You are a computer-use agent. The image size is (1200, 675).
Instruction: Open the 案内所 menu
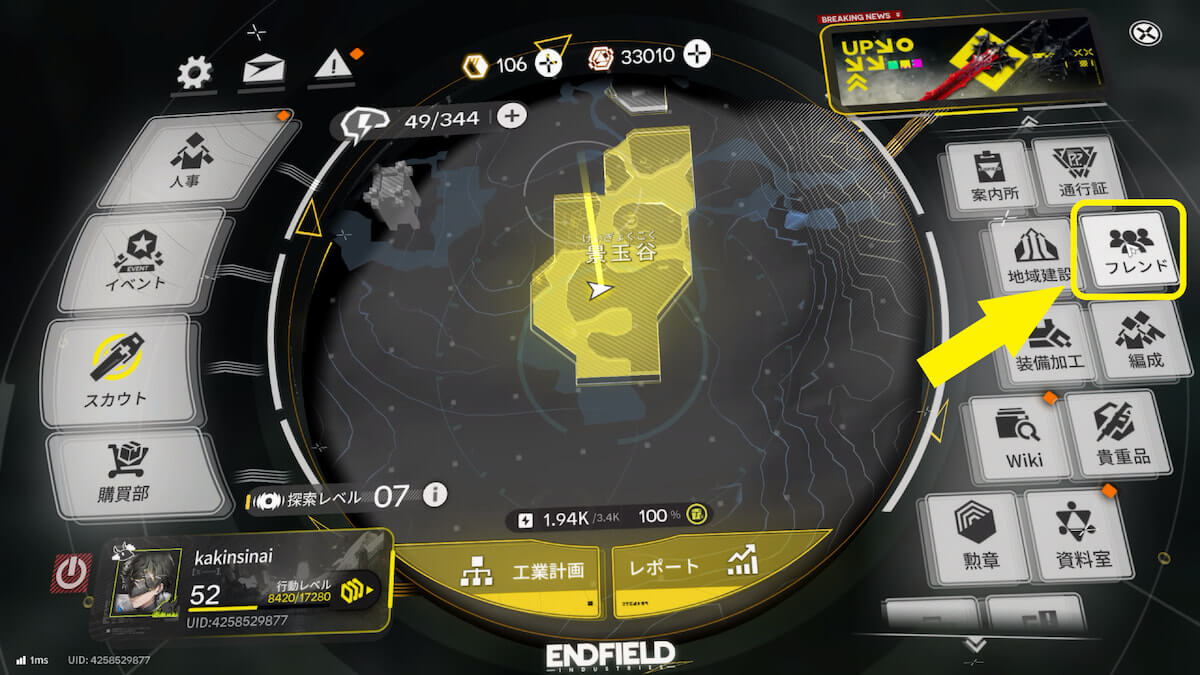pos(987,173)
